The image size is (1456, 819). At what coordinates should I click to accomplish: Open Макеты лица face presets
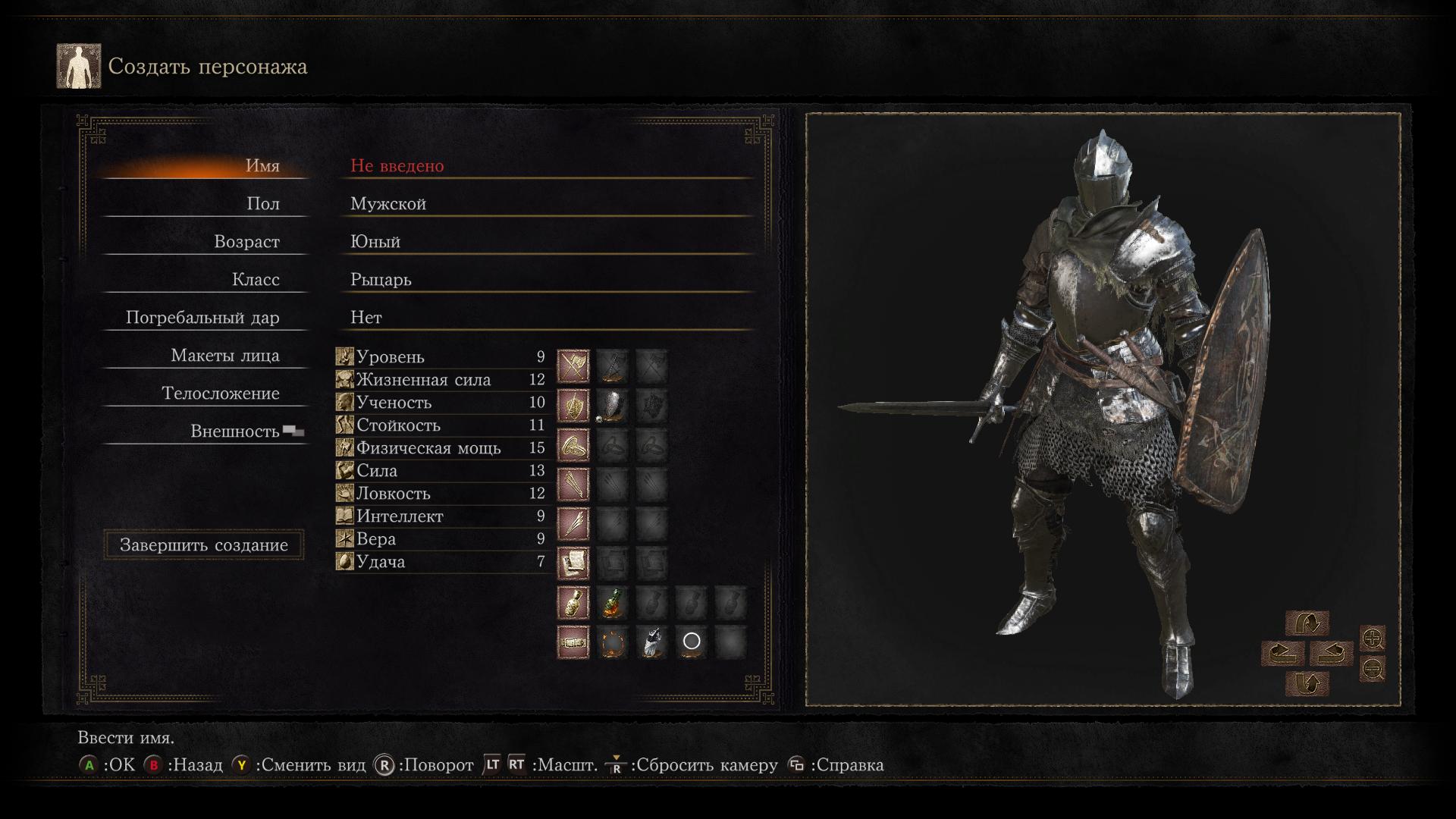pos(224,356)
